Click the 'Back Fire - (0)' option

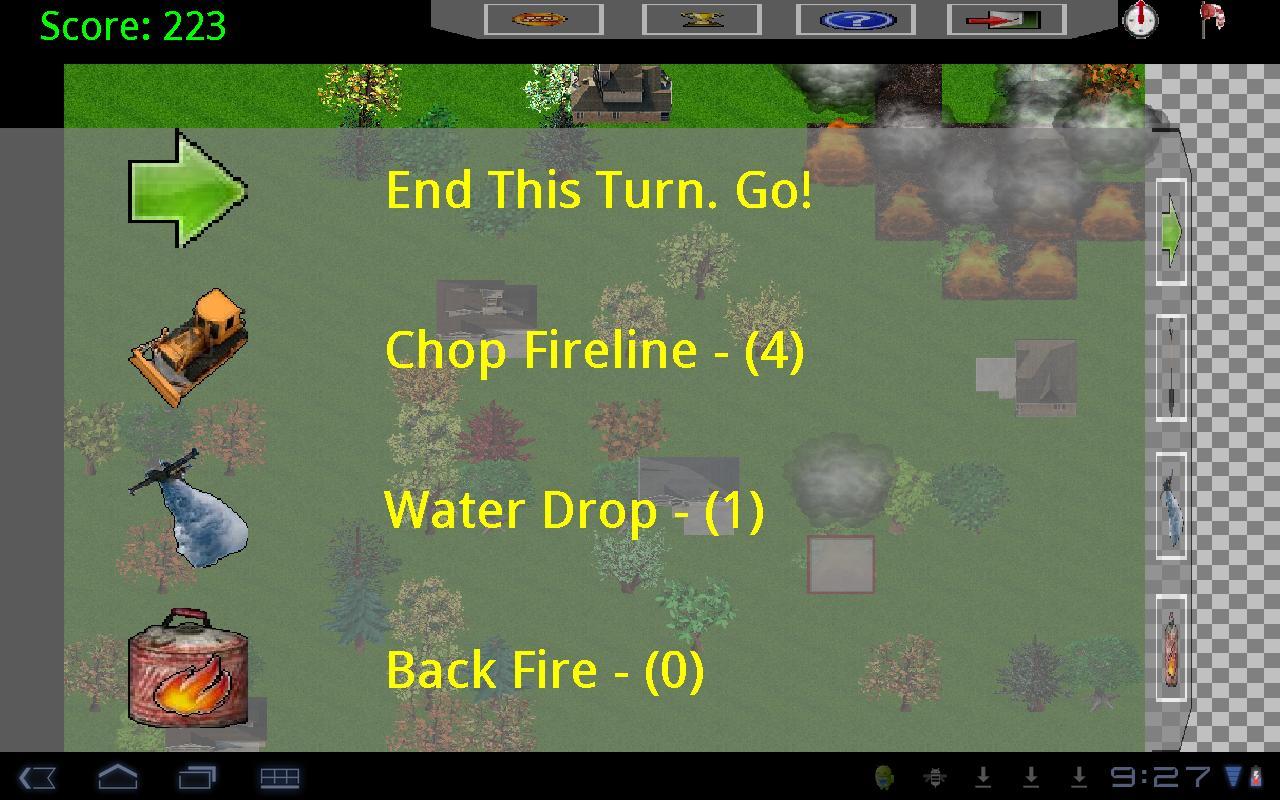[545, 670]
